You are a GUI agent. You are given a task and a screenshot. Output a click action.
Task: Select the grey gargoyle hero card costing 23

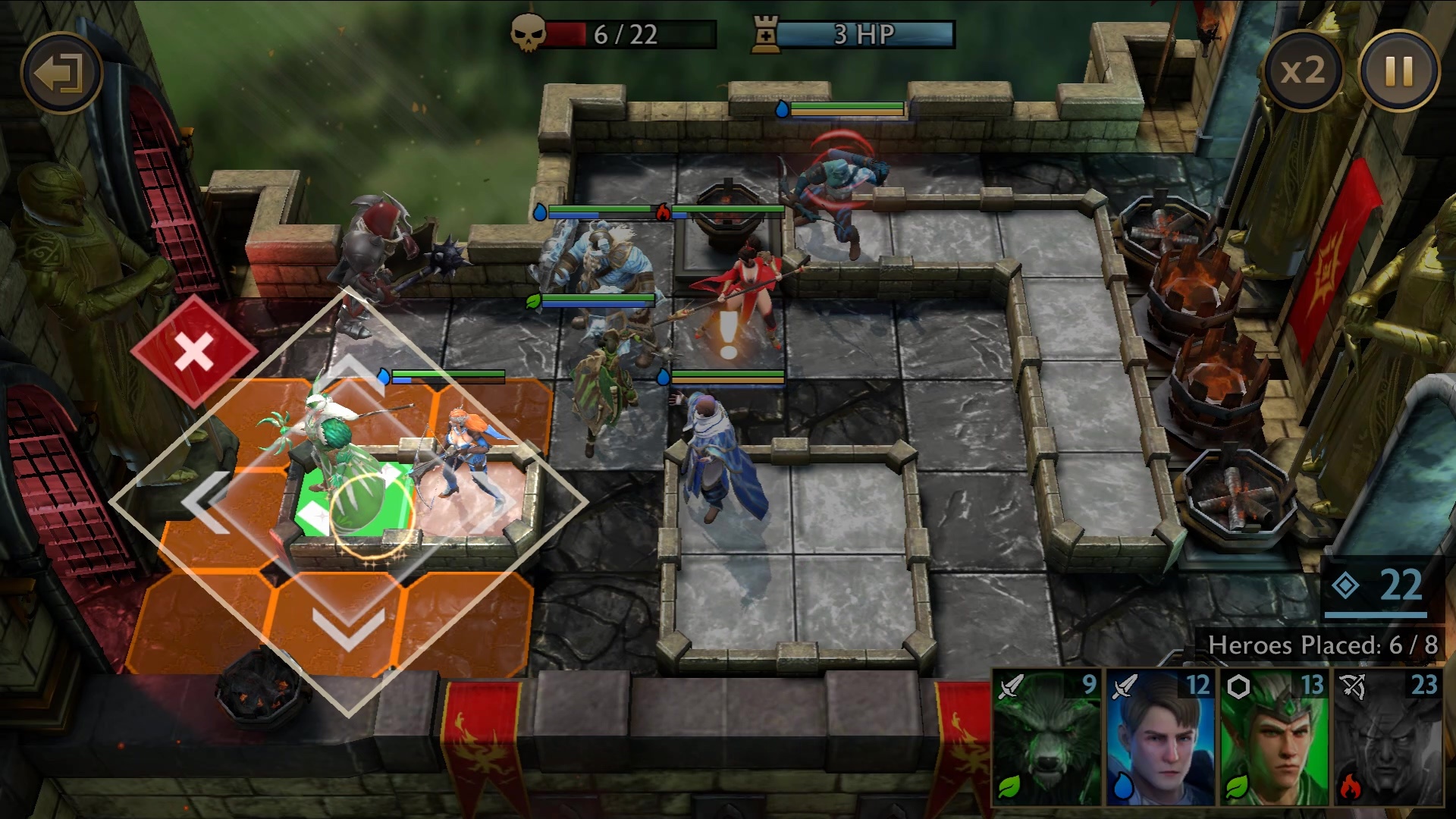pyautogui.click(x=1388, y=737)
